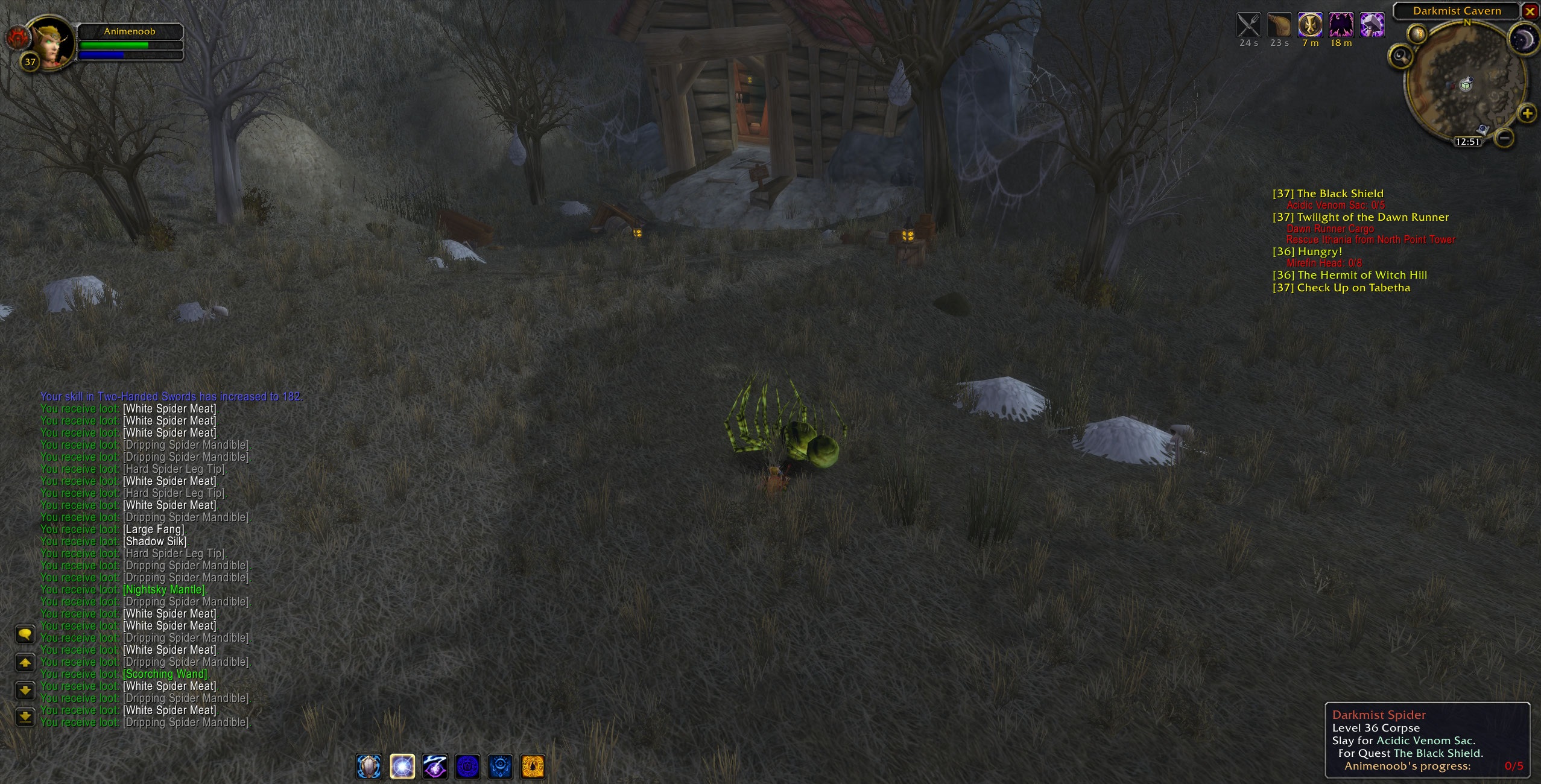The width and height of the screenshot is (1541, 784).
Task: Toggle tracking on the minimap magnifier icon
Action: click(1400, 57)
